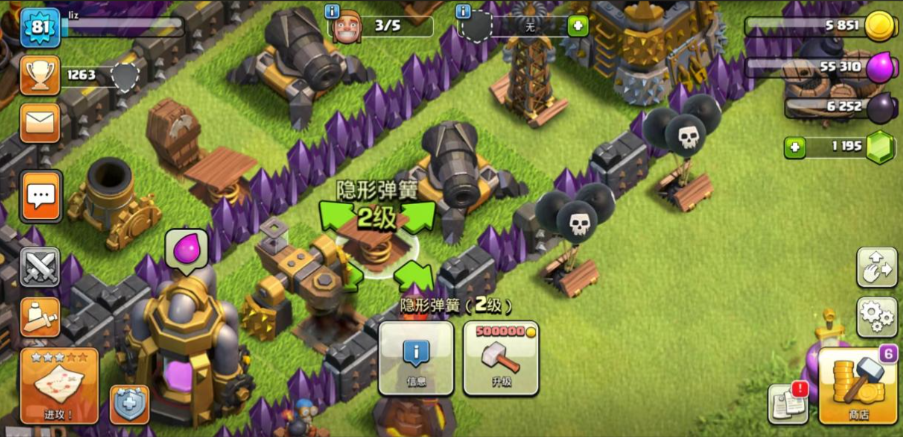Image resolution: width=903 pixels, height=437 pixels.
Task: Add a shield with the top green plus
Action: tap(578, 27)
